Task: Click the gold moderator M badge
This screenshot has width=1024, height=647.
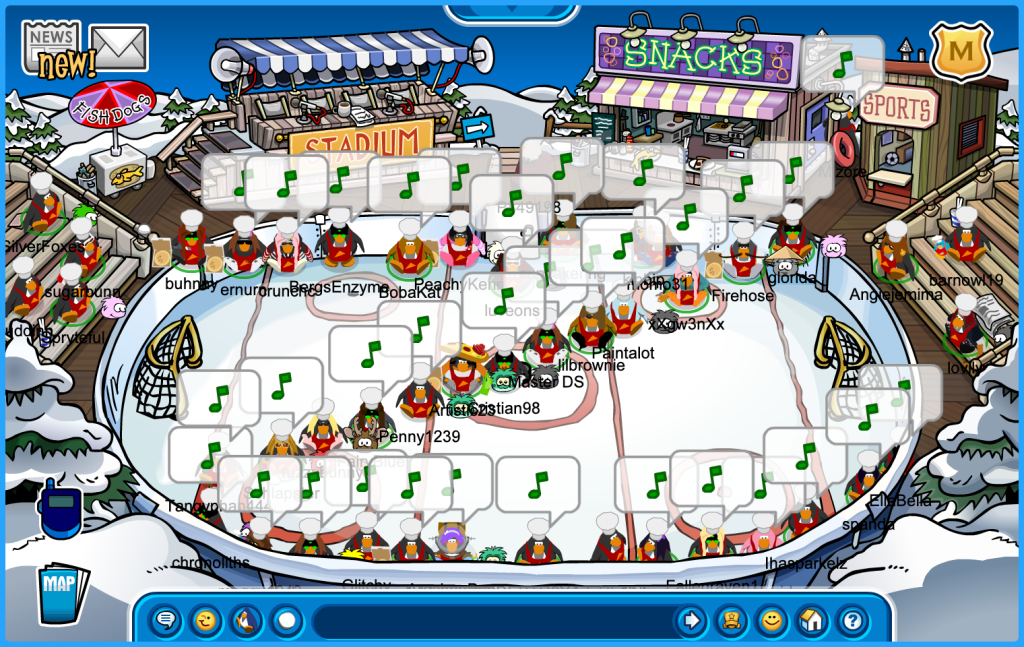Action: tap(960, 50)
